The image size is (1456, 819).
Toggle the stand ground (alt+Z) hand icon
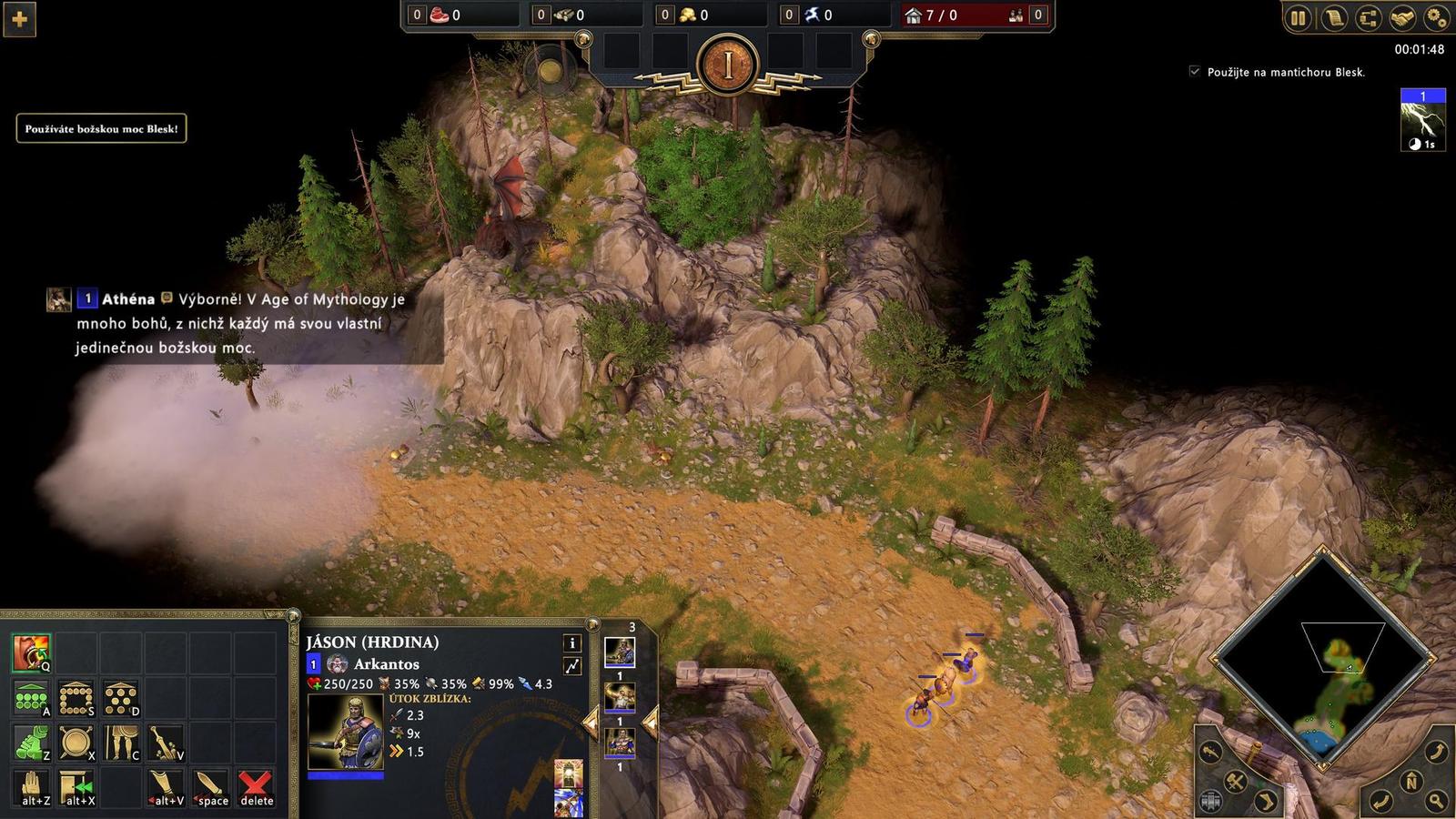30,786
